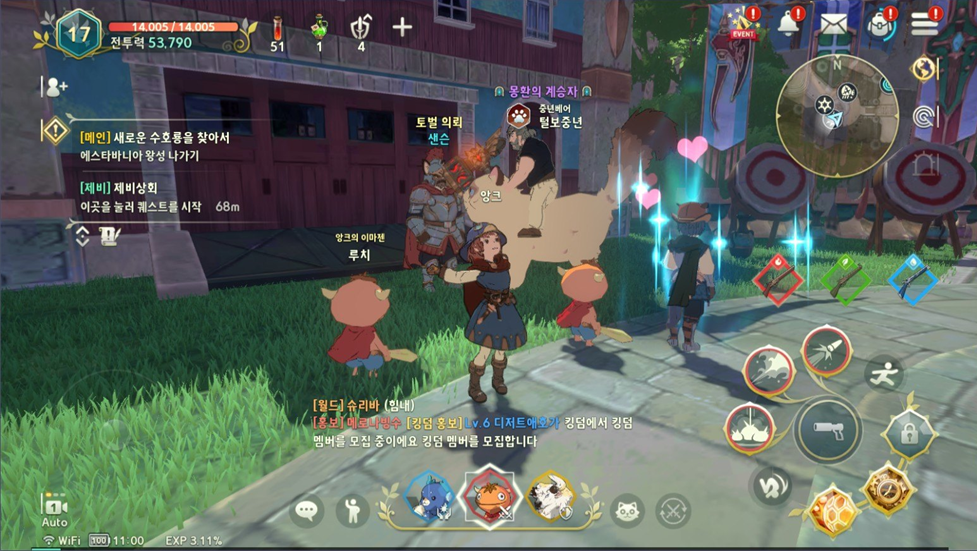Click the plus button in top bar
977x551 pixels.
pos(402,27)
